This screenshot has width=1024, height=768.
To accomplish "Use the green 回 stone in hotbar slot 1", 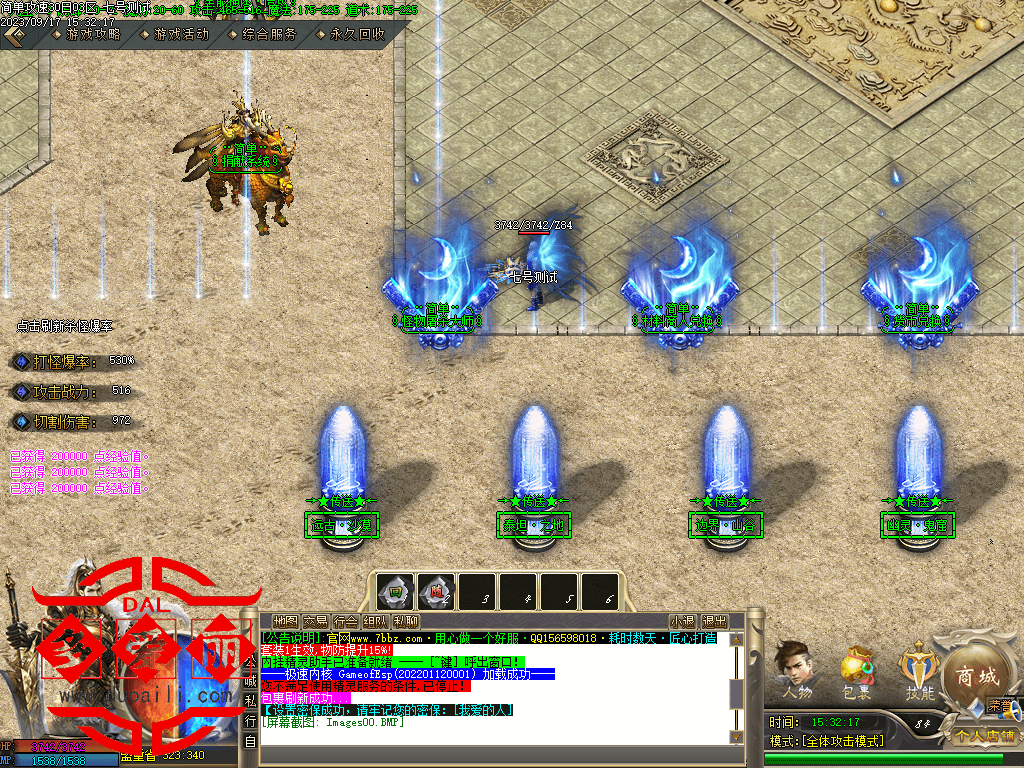I will 396,590.
